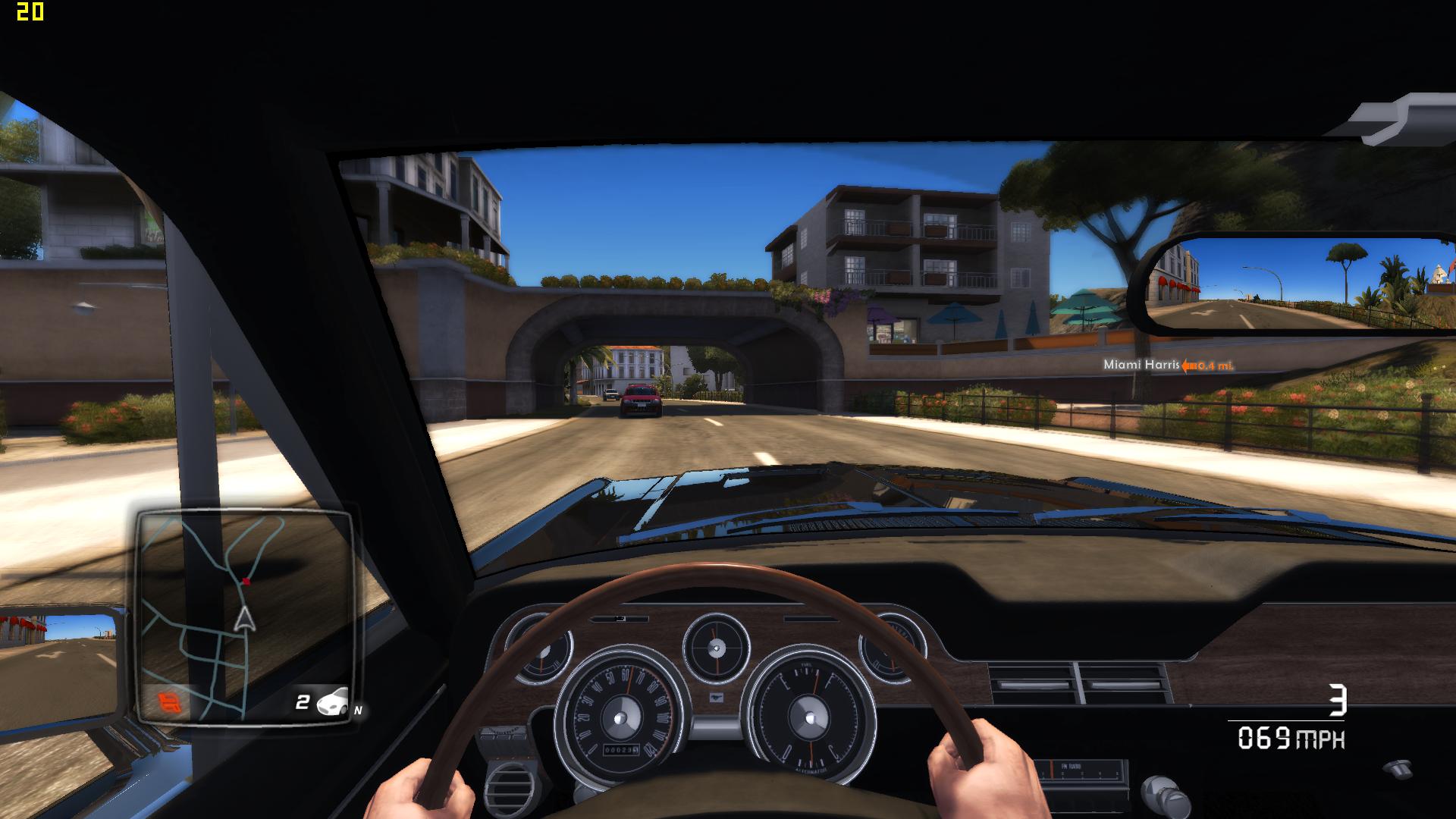This screenshot has height=819, width=1456.
Task: Click the player arrow on the minimap
Action: (x=244, y=620)
